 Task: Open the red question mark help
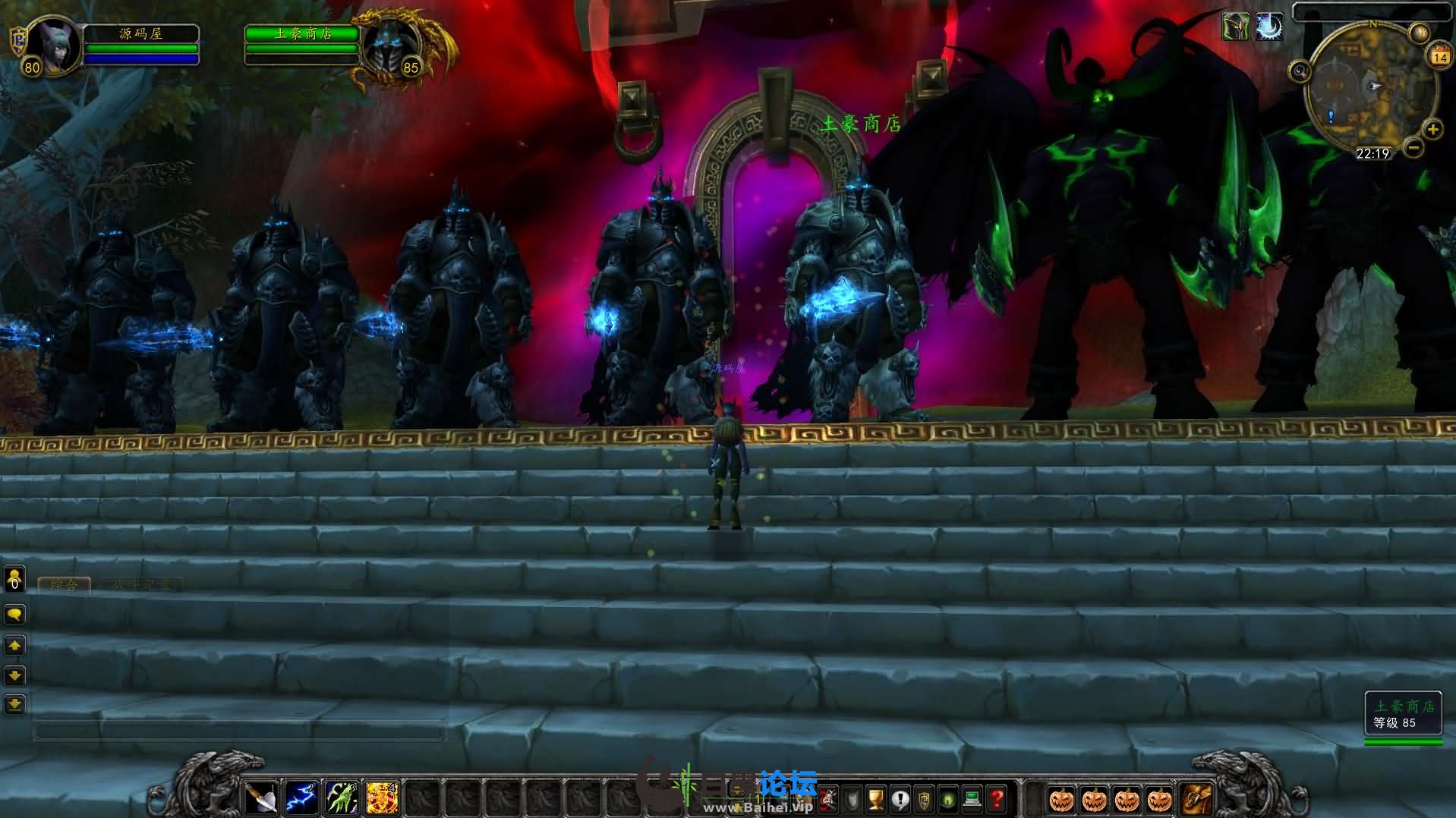(x=997, y=799)
